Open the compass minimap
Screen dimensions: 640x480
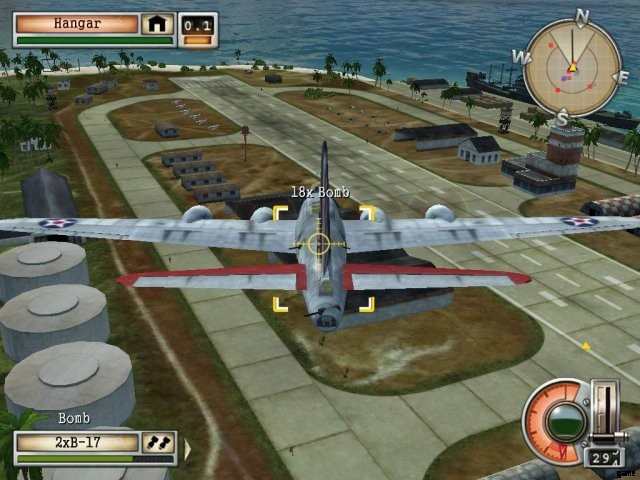click(x=572, y=67)
